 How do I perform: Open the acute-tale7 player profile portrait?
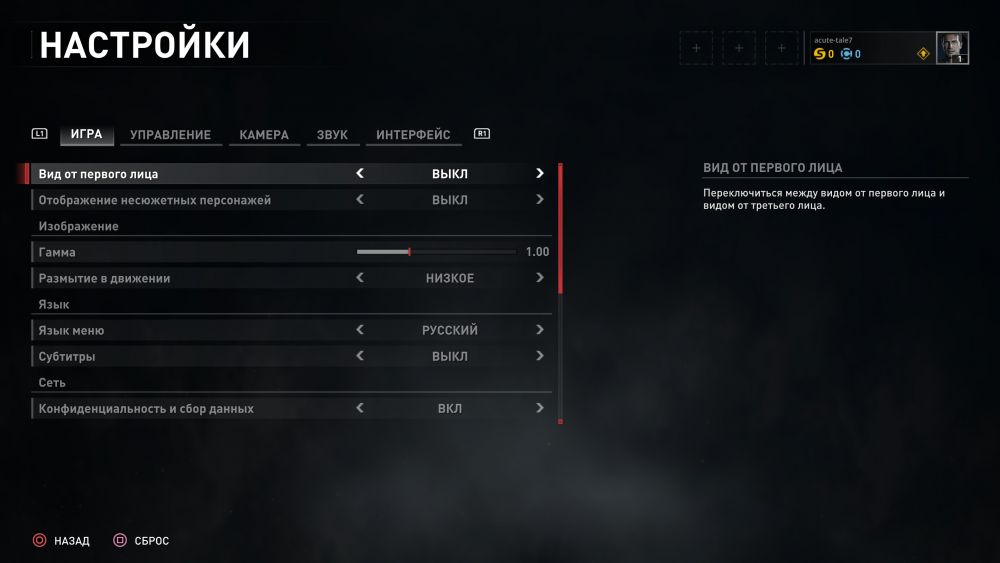coord(951,48)
